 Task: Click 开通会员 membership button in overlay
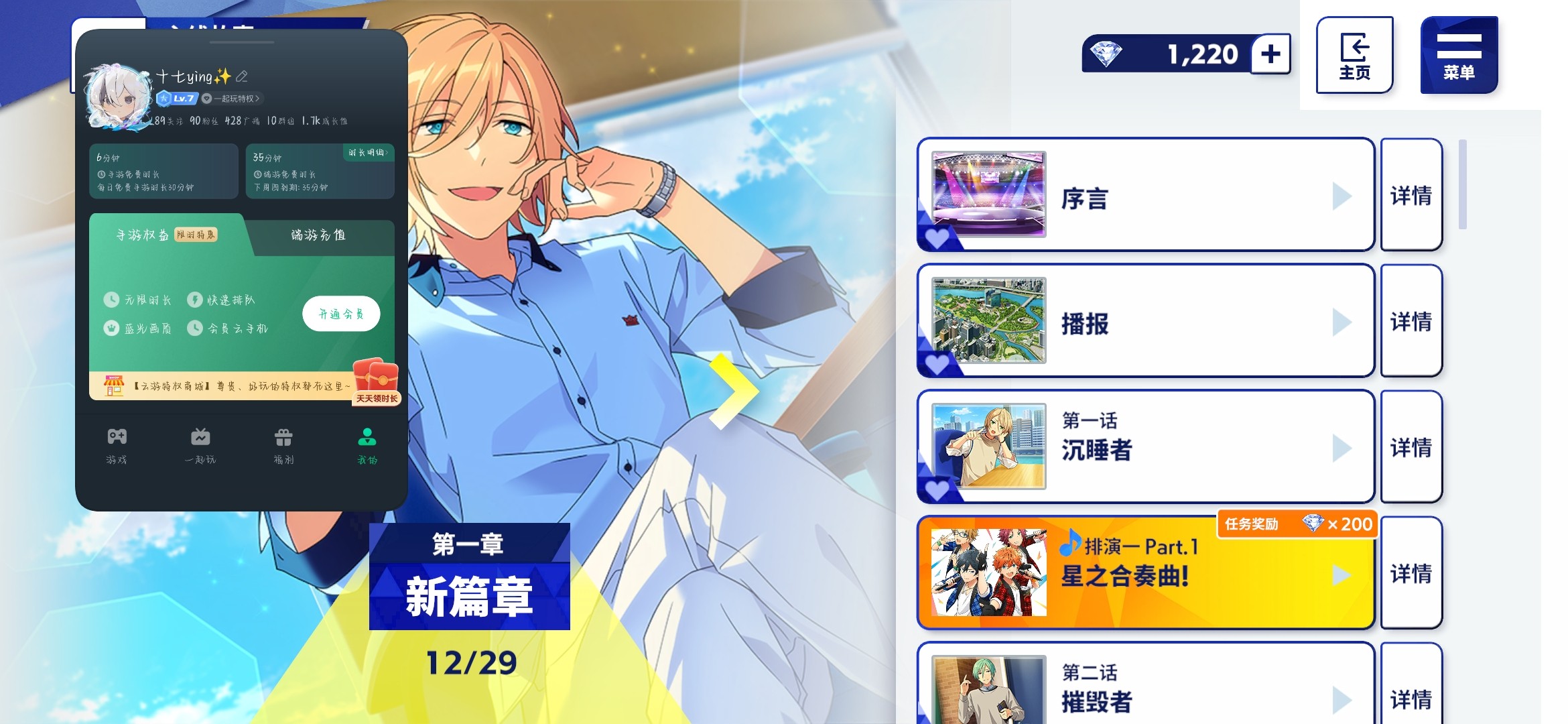(x=341, y=314)
